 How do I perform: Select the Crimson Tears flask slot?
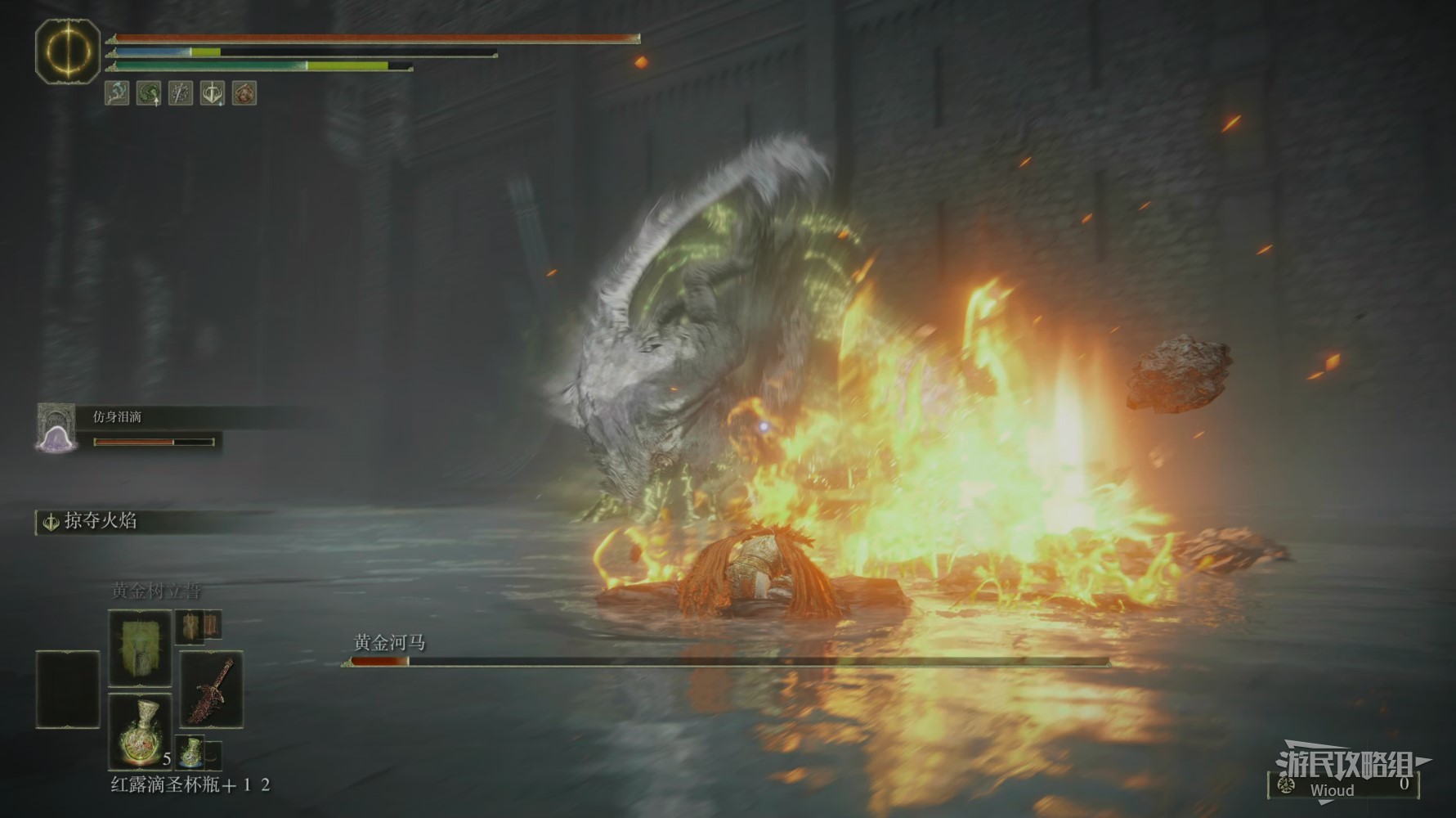[140, 731]
